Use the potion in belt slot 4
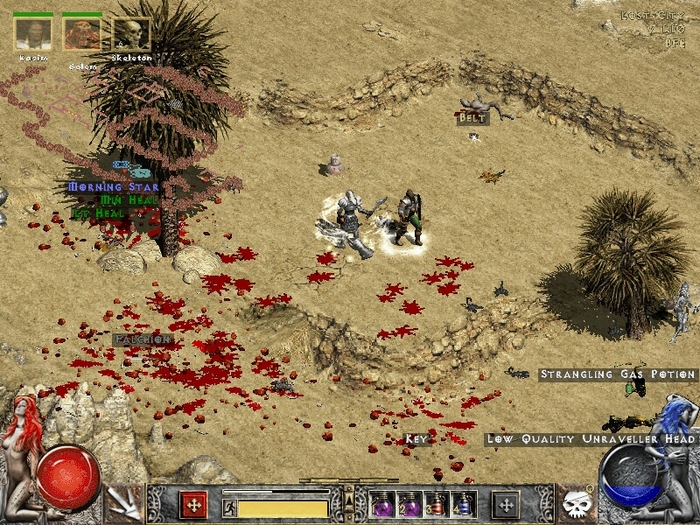Screen dimensions: 700x525 (x=462, y=503)
